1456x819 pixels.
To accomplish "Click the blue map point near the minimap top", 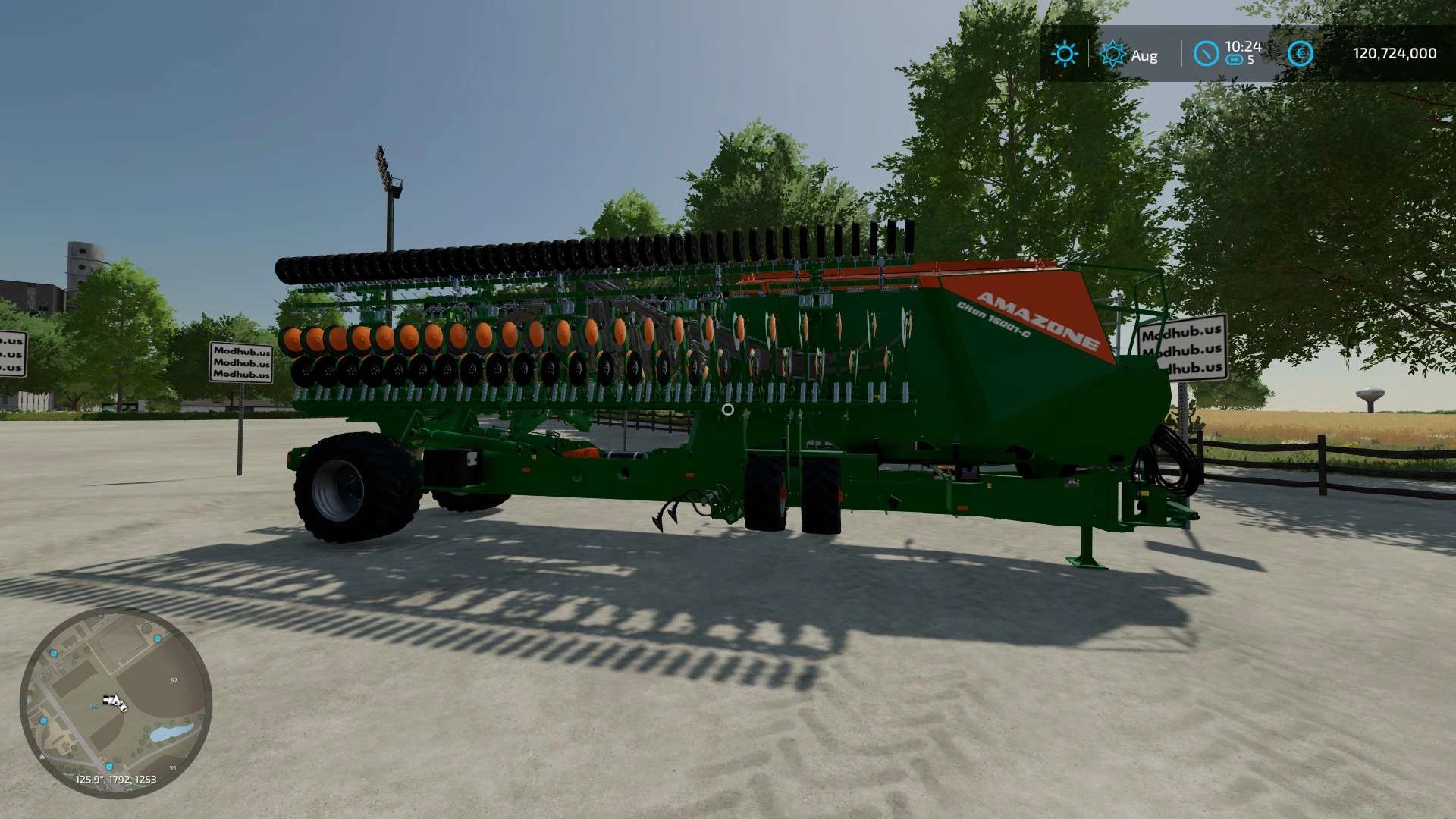I will (x=157, y=638).
